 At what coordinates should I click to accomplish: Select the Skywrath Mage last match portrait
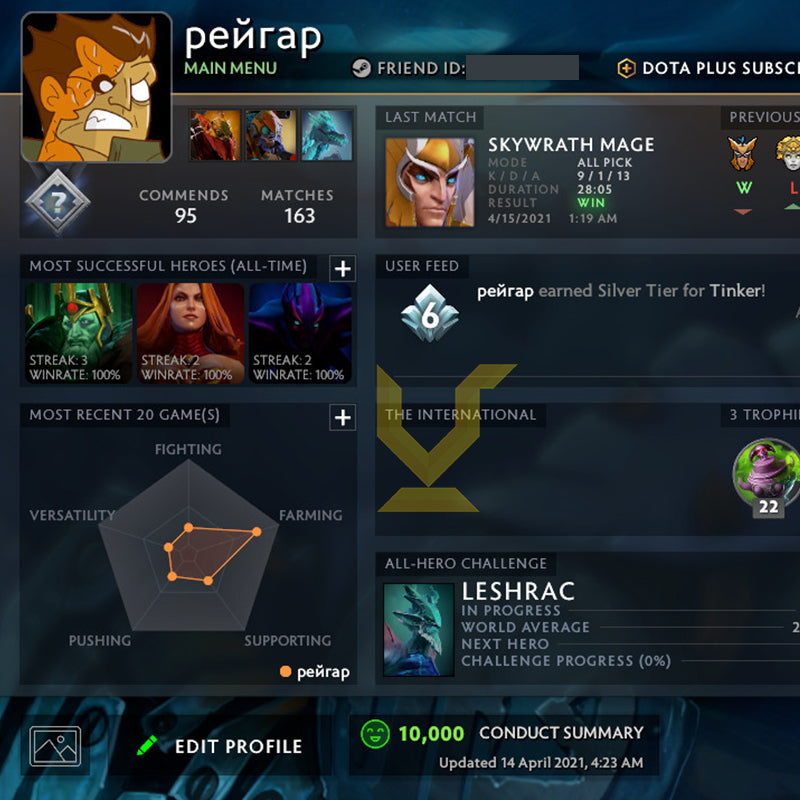[430, 182]
